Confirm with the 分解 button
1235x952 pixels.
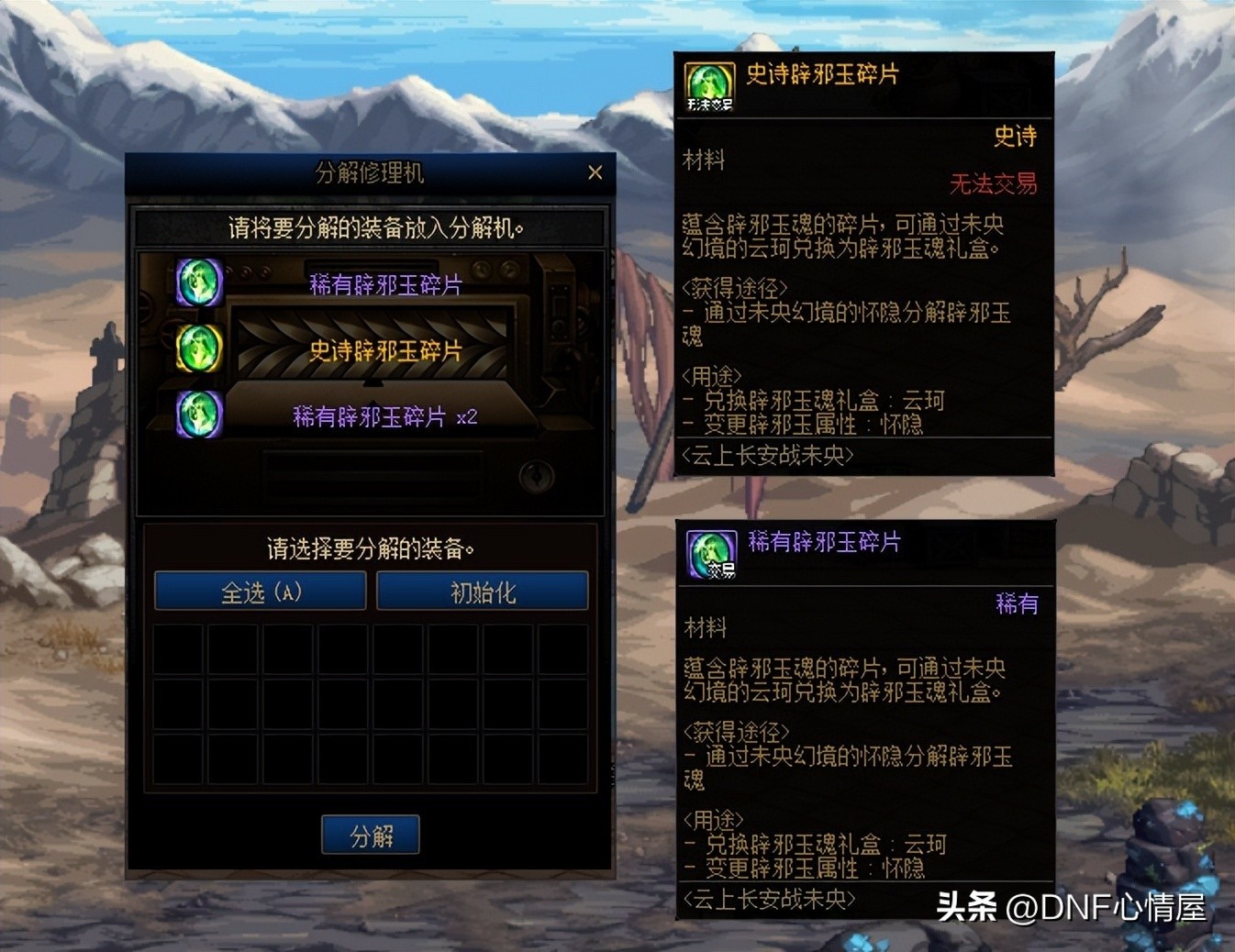click(x=371, y=835)
